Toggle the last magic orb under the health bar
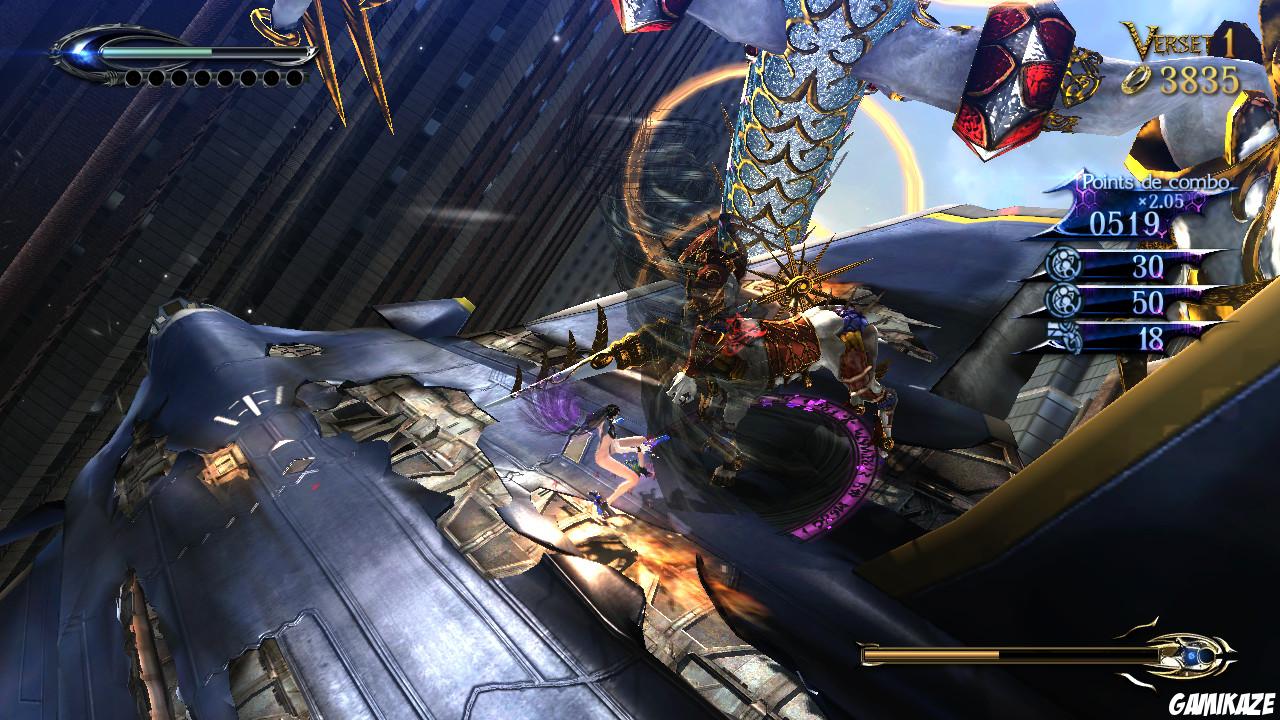 (294, 78)
